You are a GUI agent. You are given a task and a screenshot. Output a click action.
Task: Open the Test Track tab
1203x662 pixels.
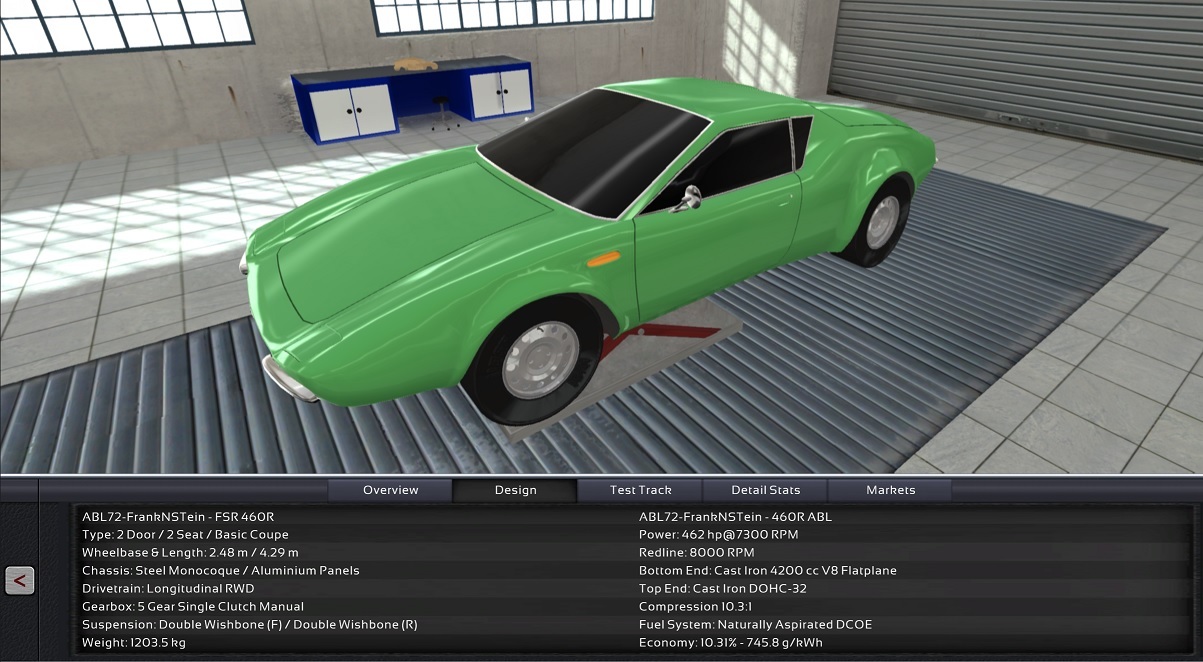tap(640, 490)
